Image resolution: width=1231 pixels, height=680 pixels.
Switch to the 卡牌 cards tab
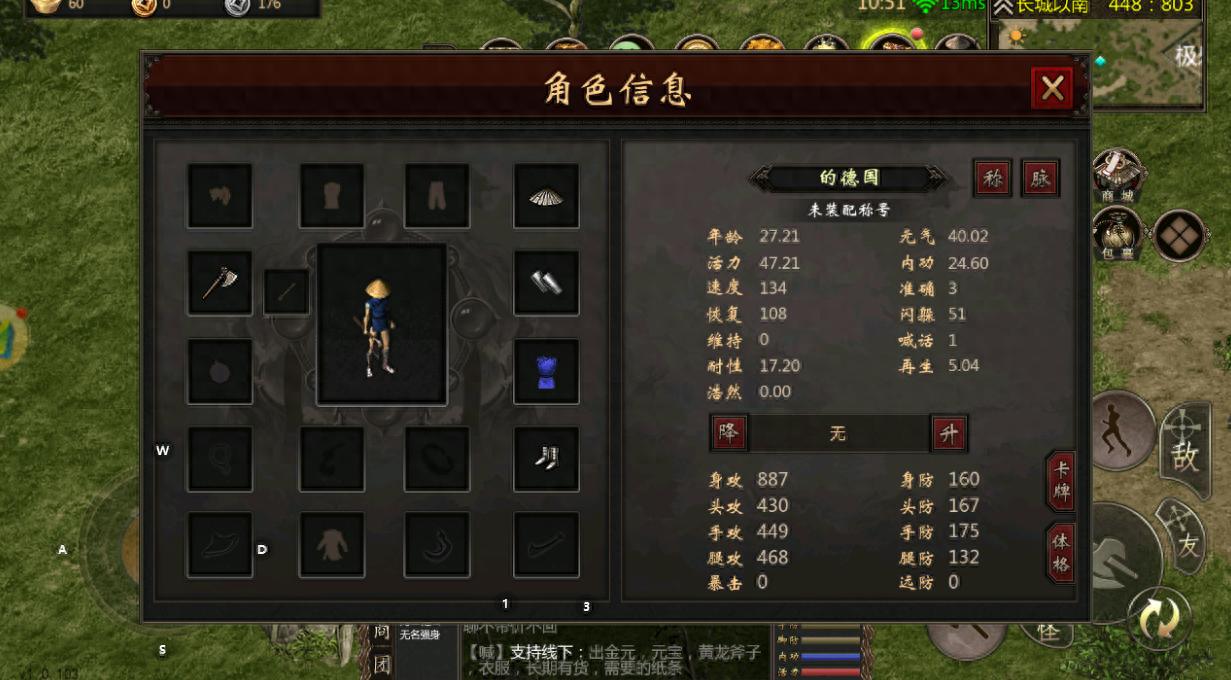[1061, 483]
